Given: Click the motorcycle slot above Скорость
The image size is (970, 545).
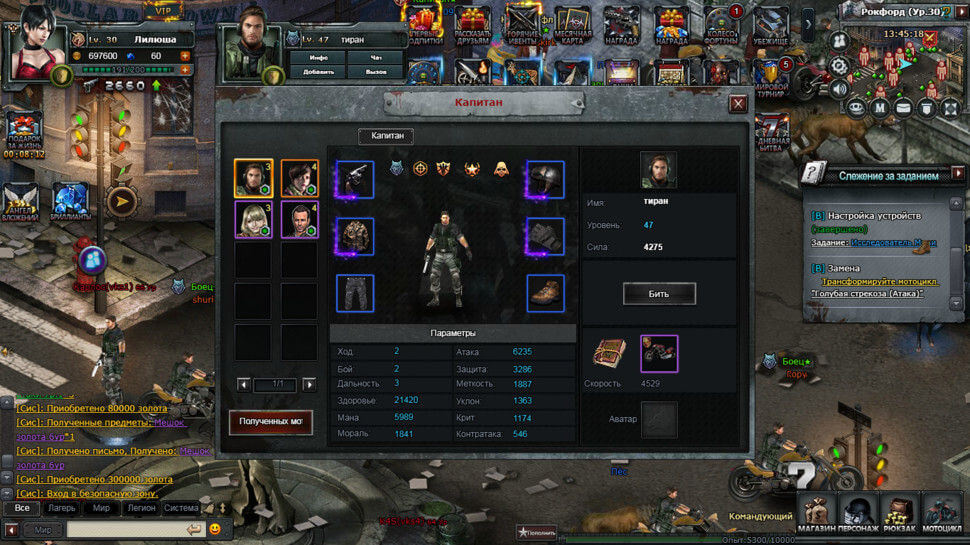Looking at the screenshot, I should tap(659, 353).
